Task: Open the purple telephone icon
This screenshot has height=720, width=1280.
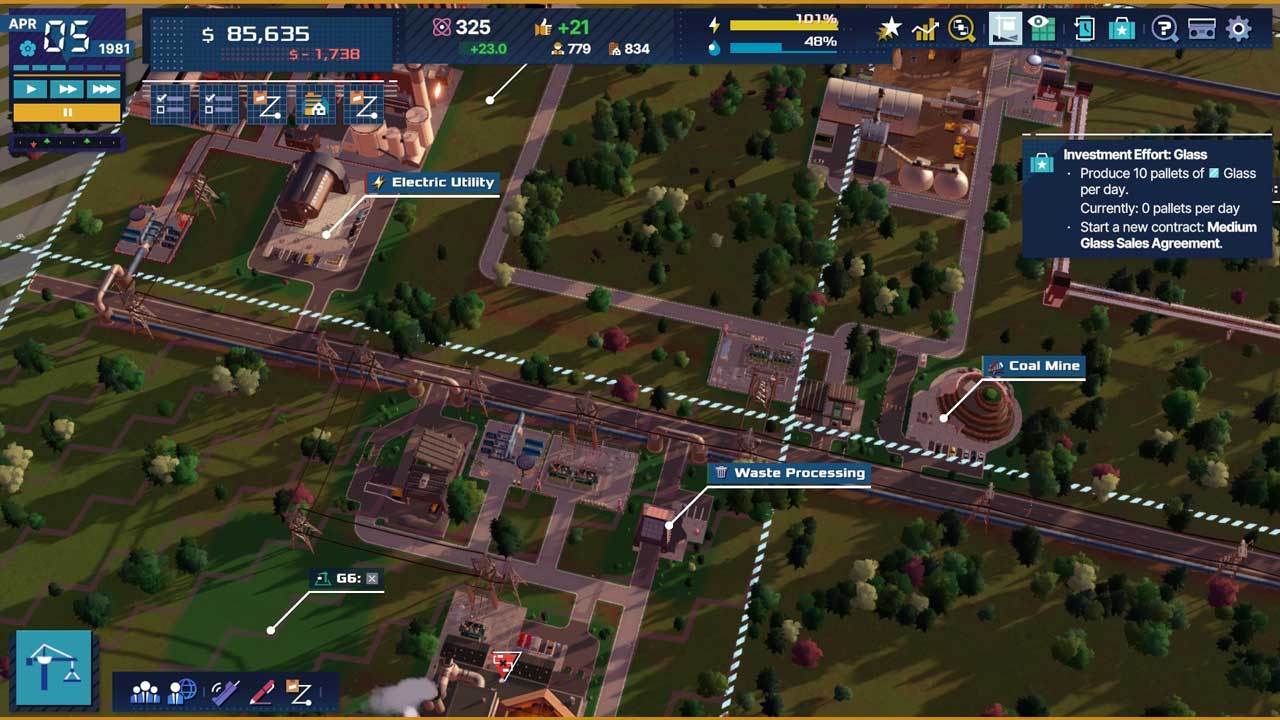Action: coord(222,691)
